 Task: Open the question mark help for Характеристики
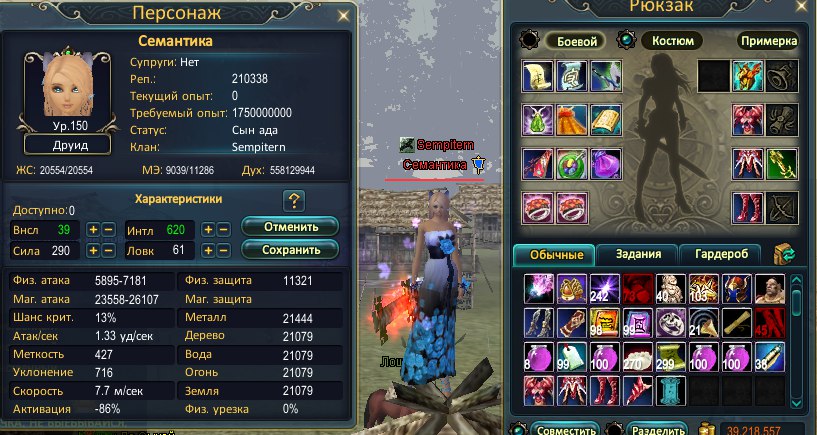(293, 200)
